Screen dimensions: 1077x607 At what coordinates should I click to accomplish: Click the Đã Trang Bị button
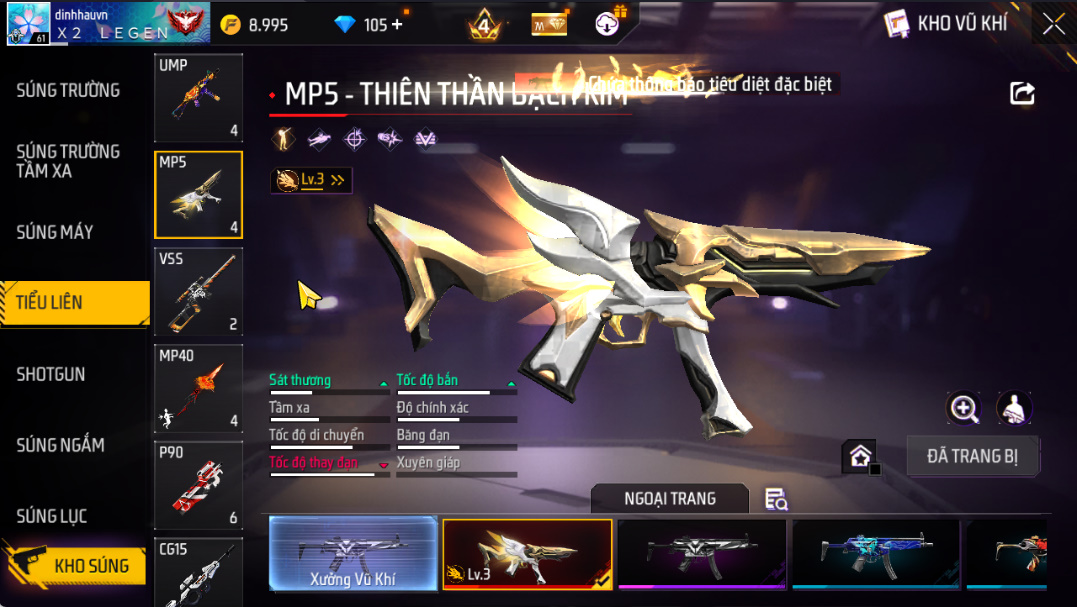973,456
